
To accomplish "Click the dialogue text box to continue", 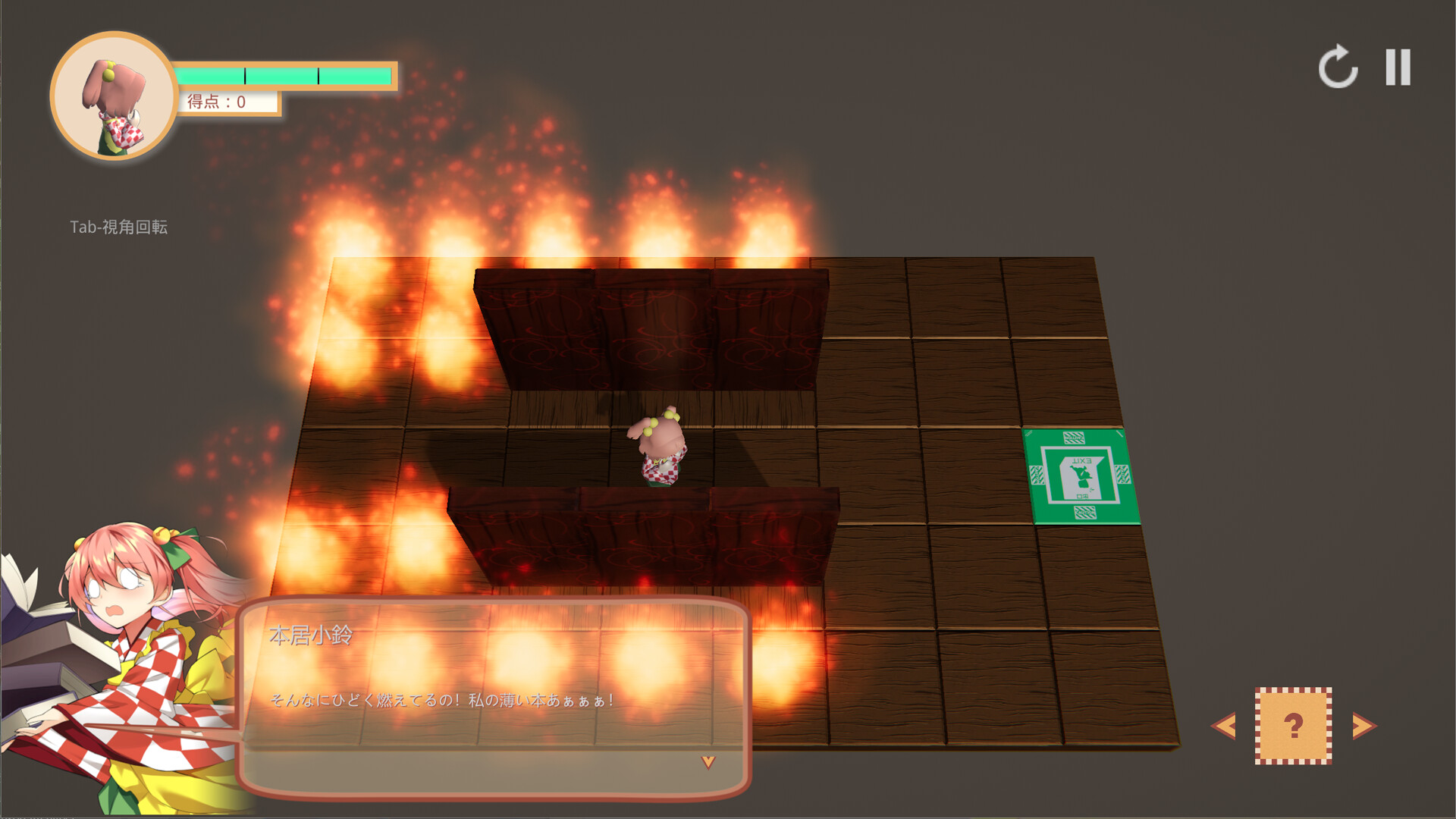I will pyautogui.click(x=493, y=698).
